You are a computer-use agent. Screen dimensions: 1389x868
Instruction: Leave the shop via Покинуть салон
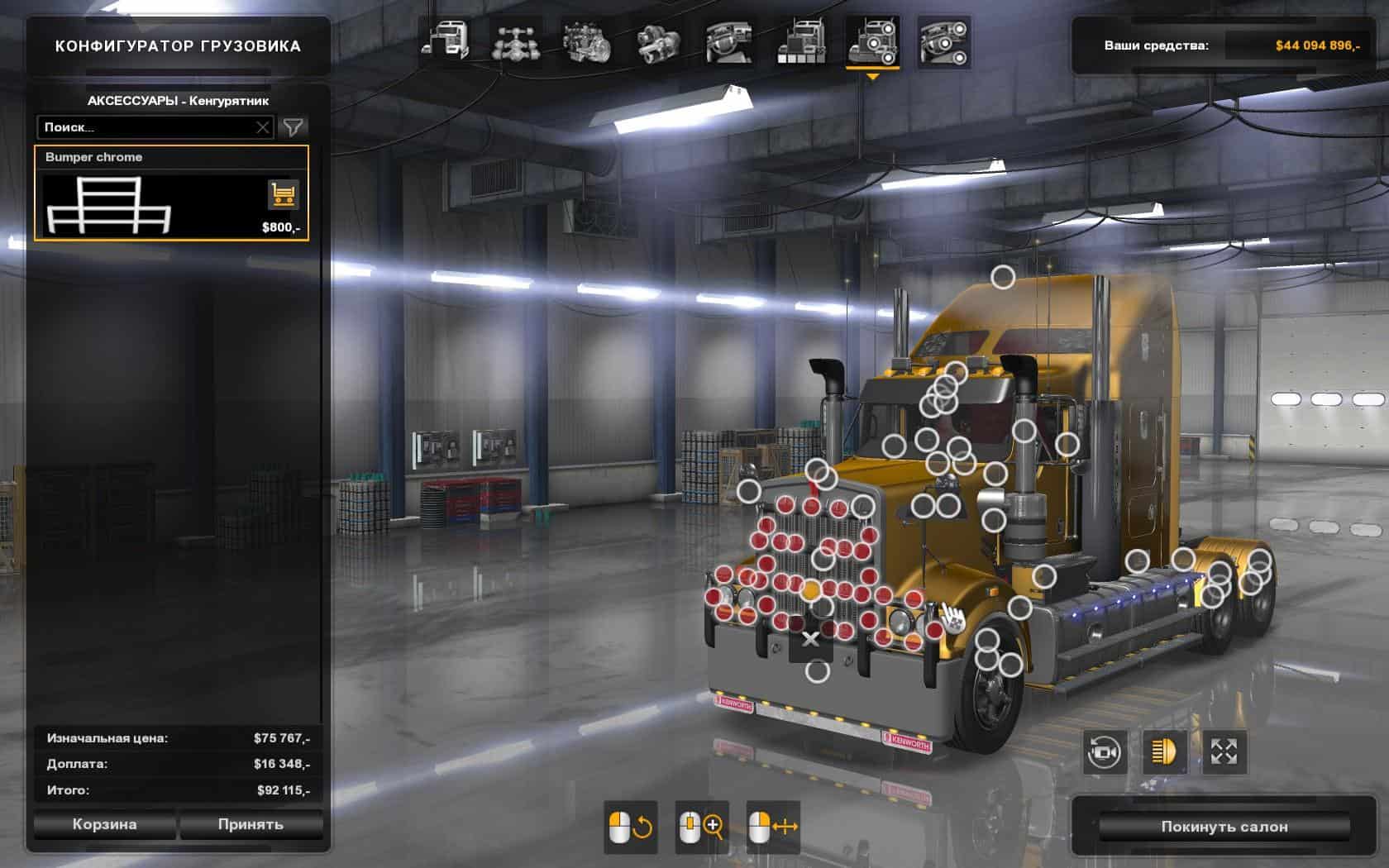point(1224,827)
